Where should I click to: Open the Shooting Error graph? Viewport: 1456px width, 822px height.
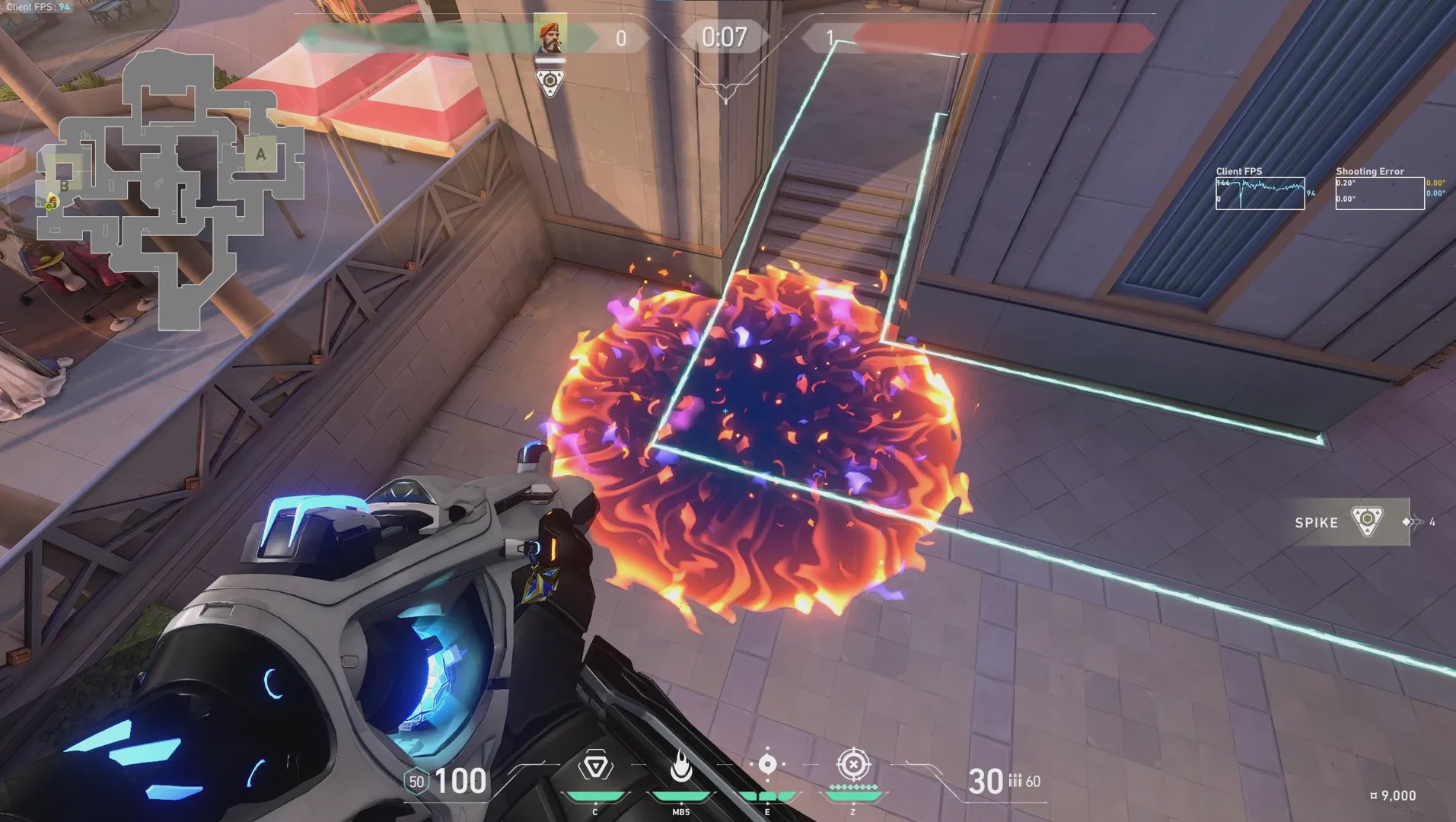click(x=1379, y=193)
